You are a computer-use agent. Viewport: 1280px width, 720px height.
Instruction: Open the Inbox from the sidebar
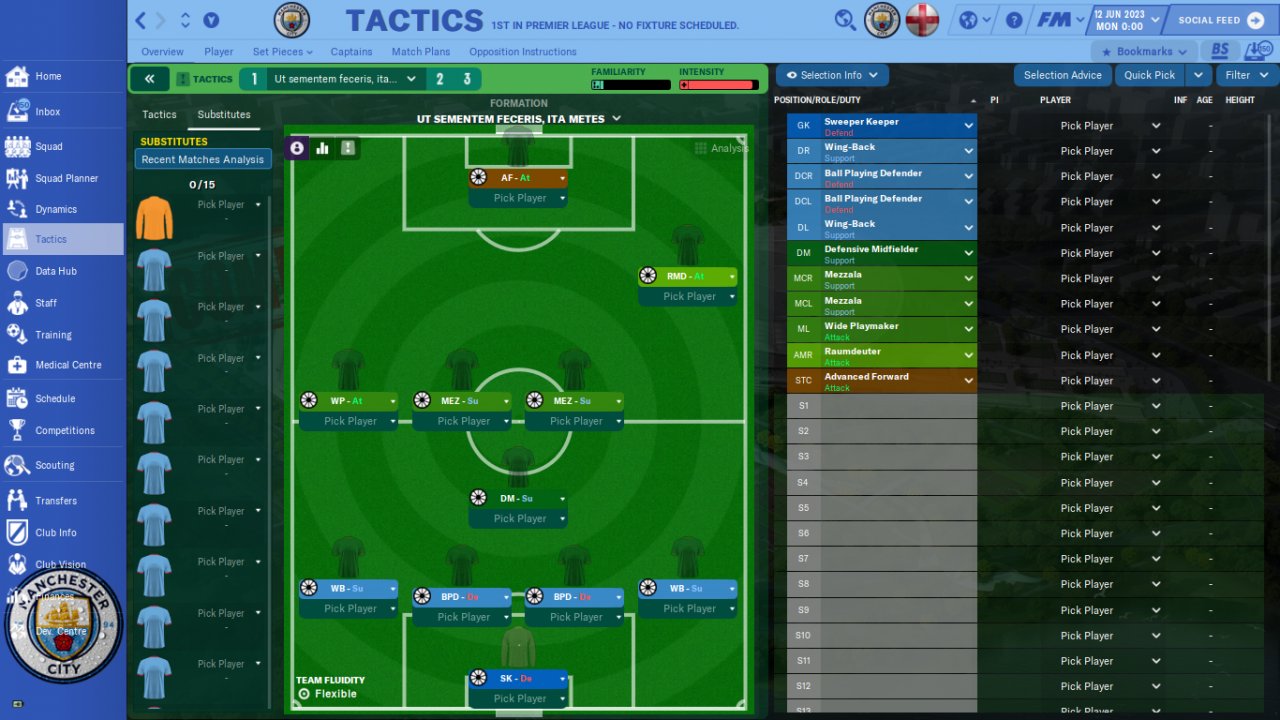pos(48,112)
